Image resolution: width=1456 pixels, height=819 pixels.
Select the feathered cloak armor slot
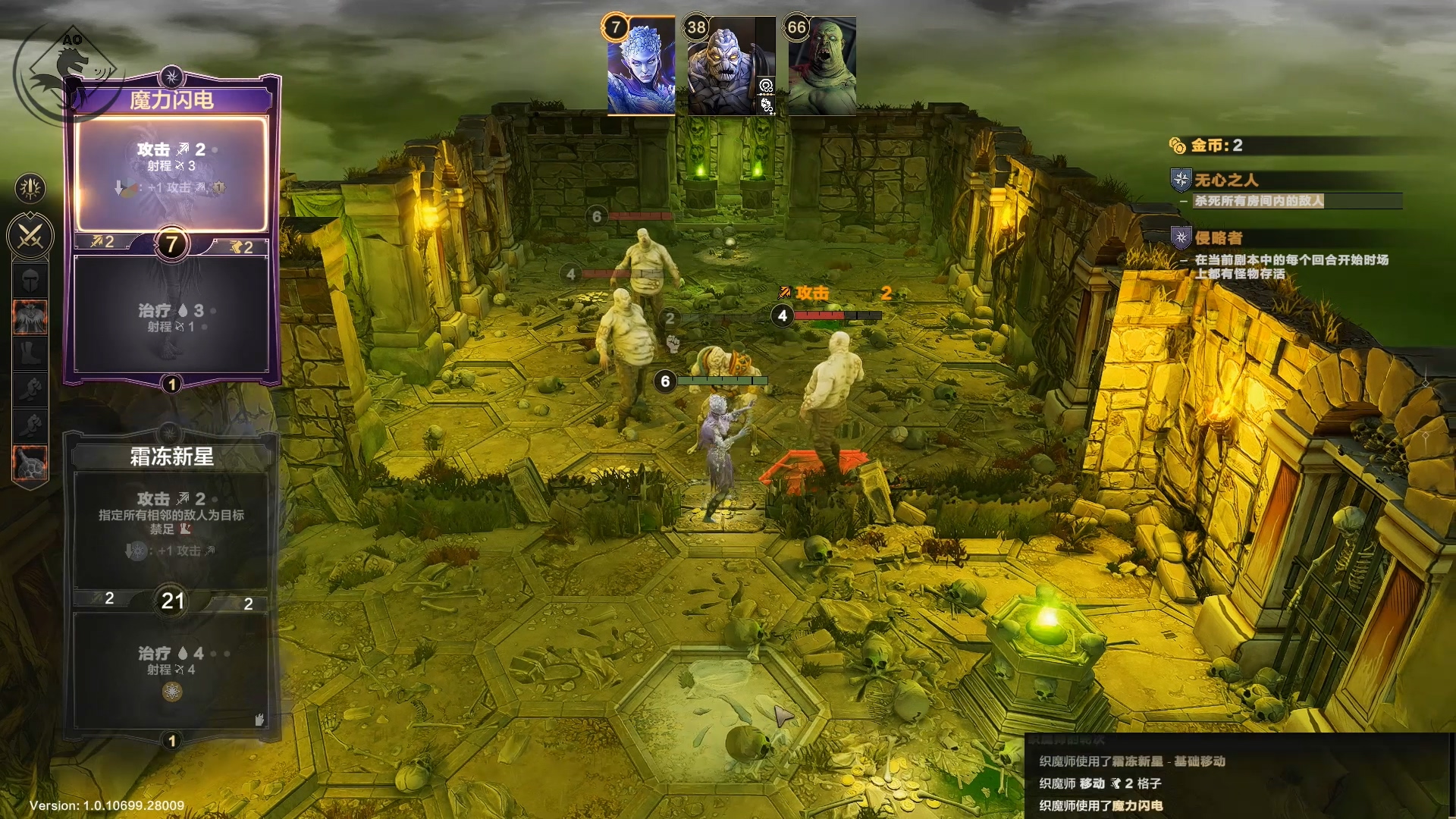(30, 317)
